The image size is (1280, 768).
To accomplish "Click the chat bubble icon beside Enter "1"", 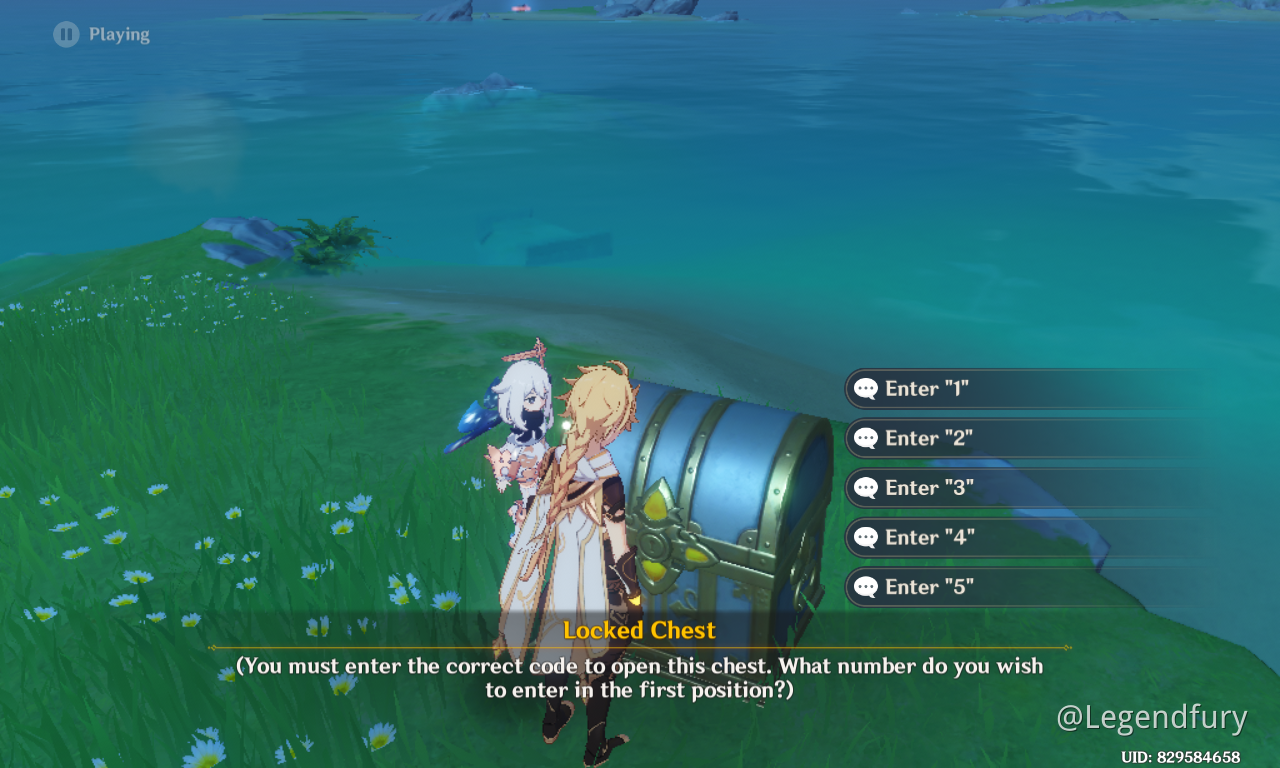I will (866, 388).
